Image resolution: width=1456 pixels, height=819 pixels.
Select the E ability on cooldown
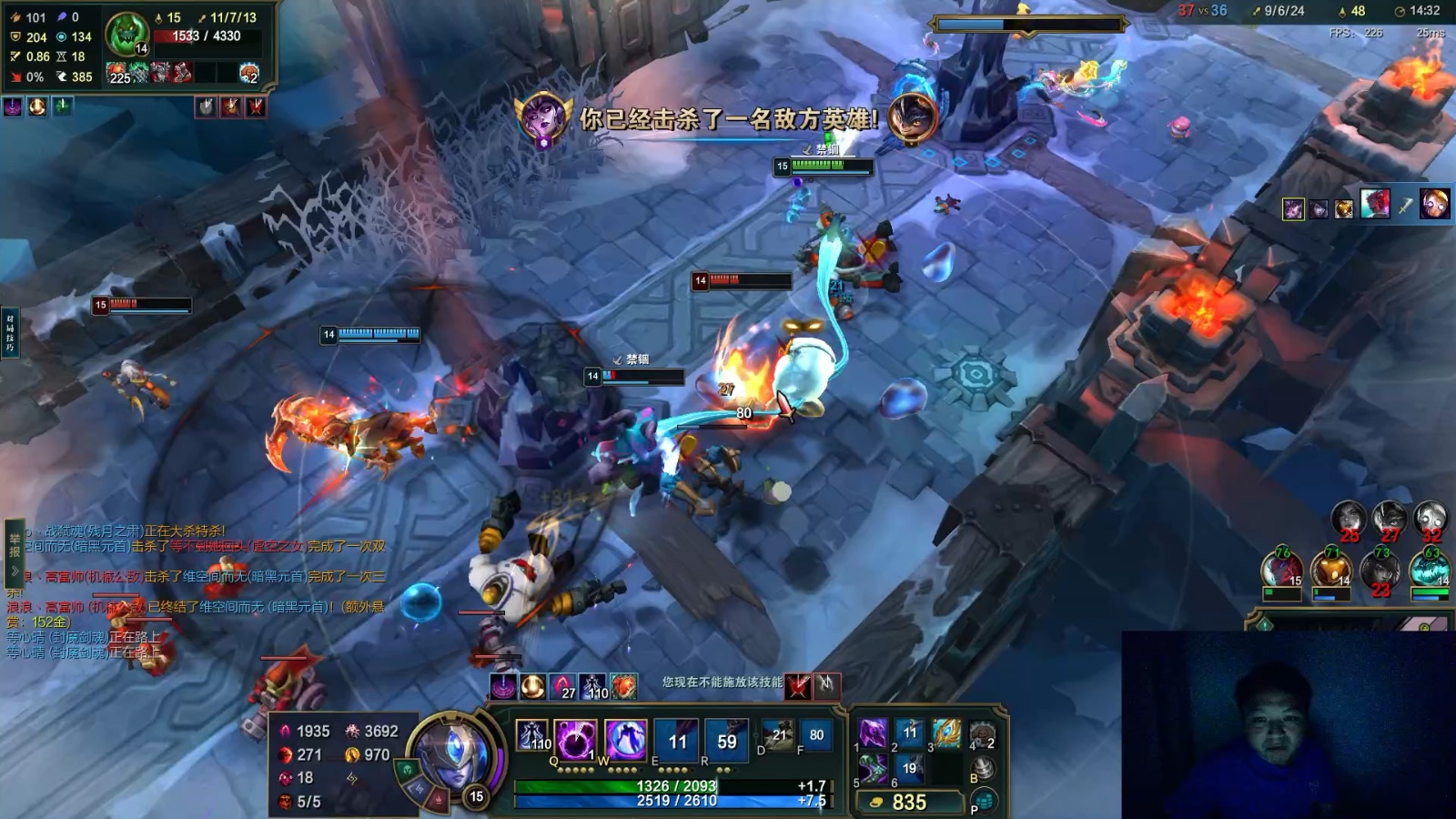(677, 740)
